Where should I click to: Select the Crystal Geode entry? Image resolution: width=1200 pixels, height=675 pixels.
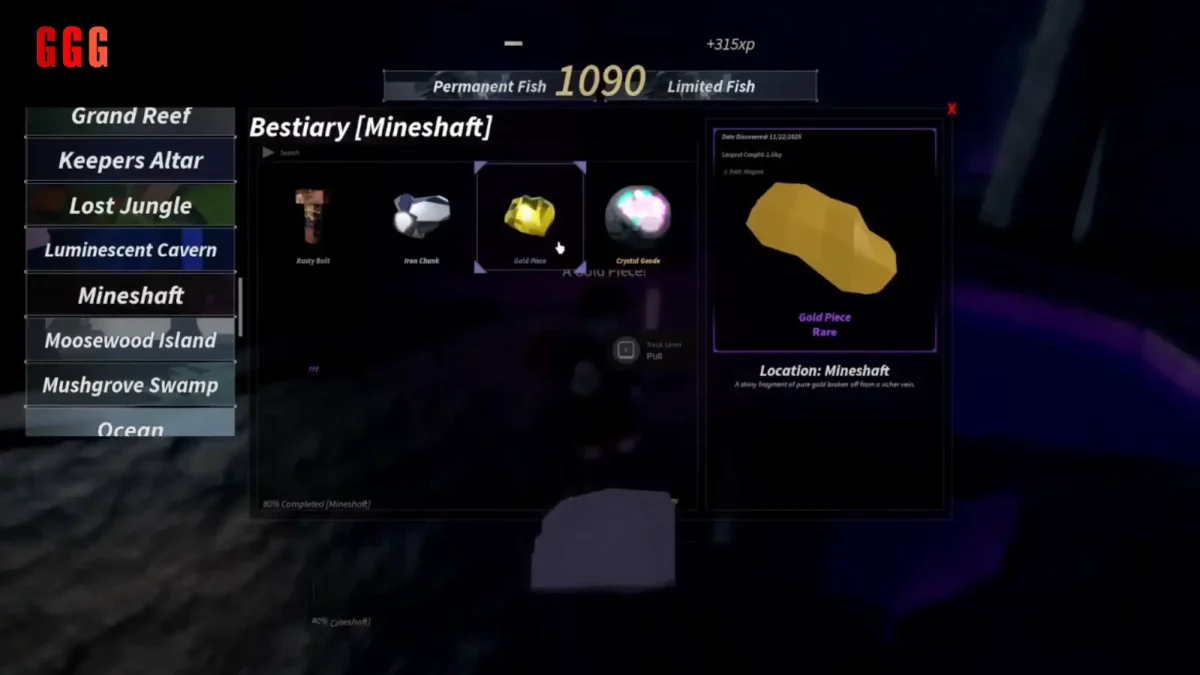[x=638, y=219]
